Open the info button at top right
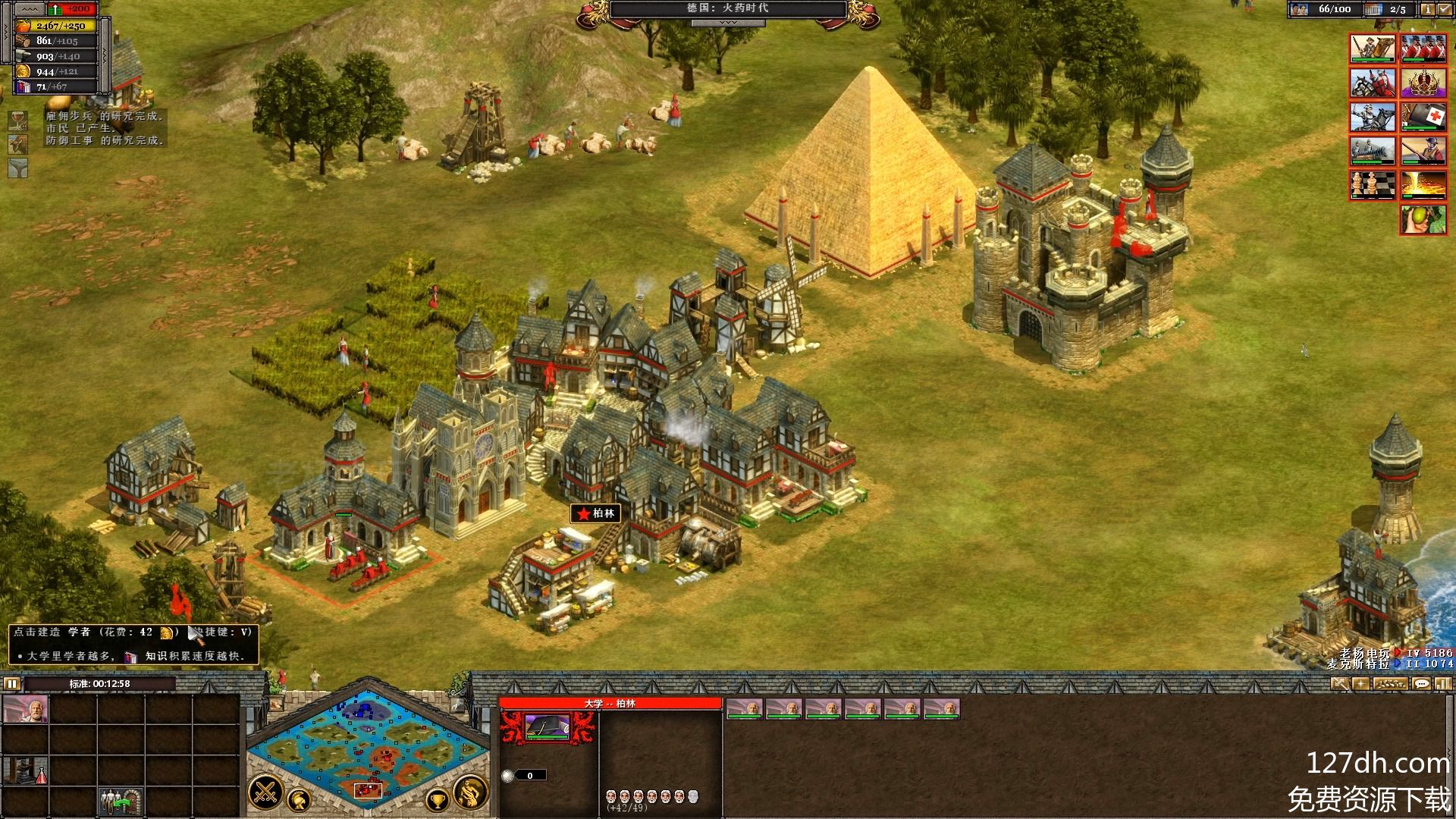The image size is (1456, 819). (x=1427, y=9)
